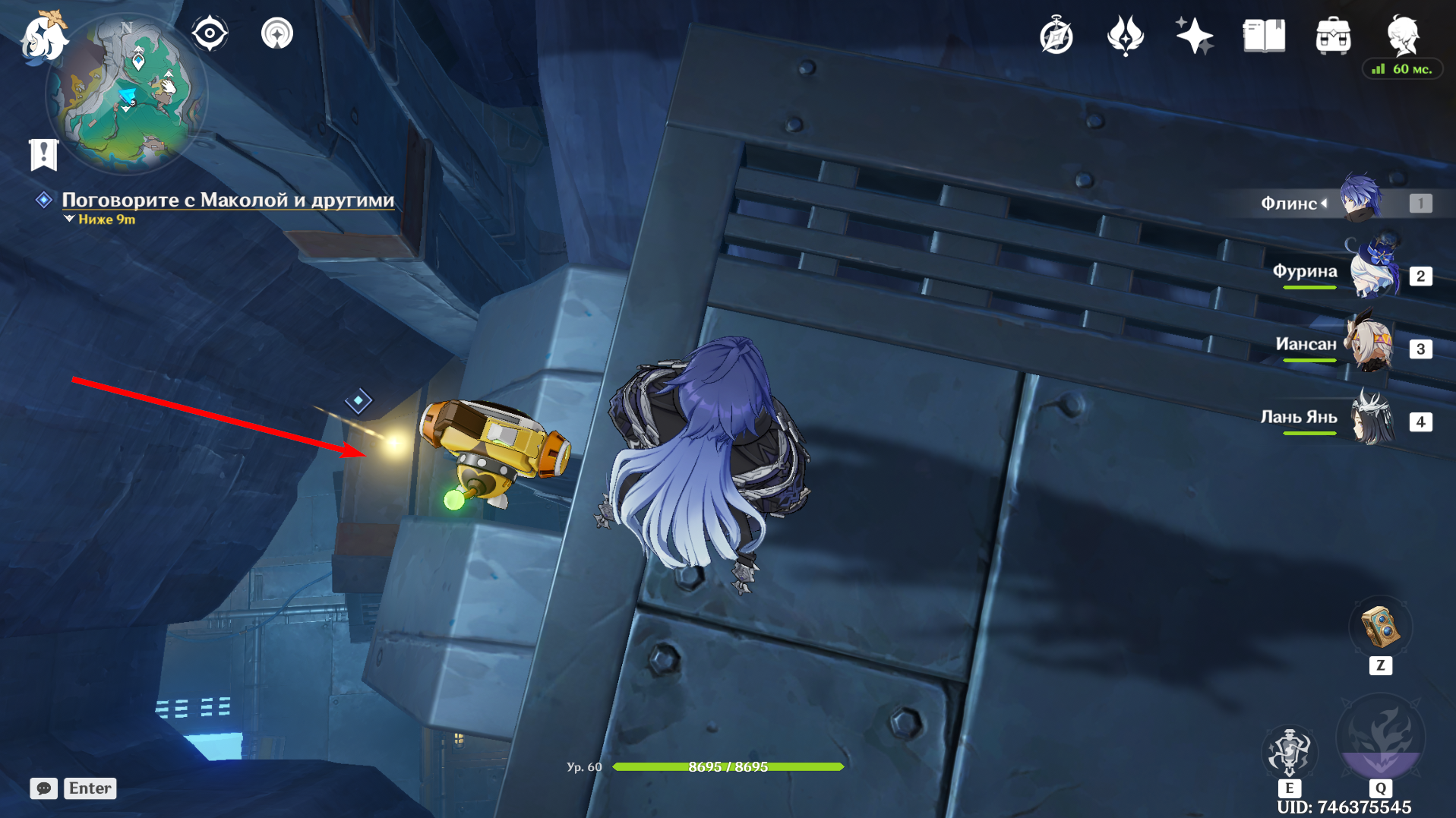Select the quest objective about Макола
The height and width of the screenshot is (818, 1456).
pos(228,200)
